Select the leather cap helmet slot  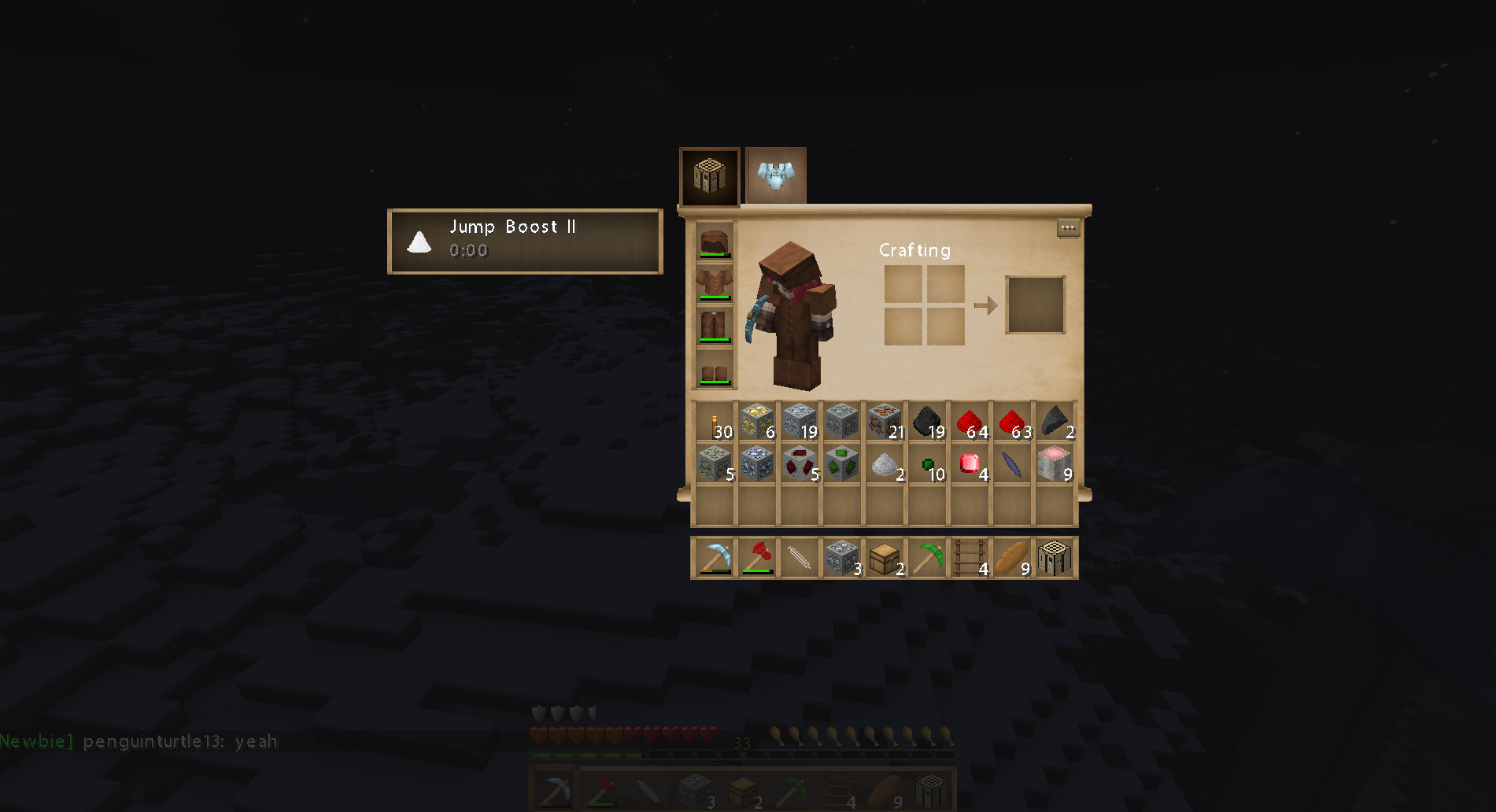(x=715, y=242)
